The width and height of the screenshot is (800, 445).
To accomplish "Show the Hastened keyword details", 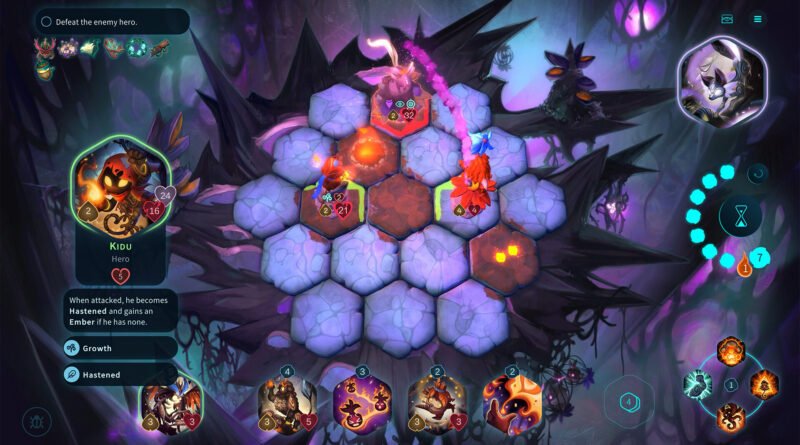I will pyautogui.click(x=122, y=375).
